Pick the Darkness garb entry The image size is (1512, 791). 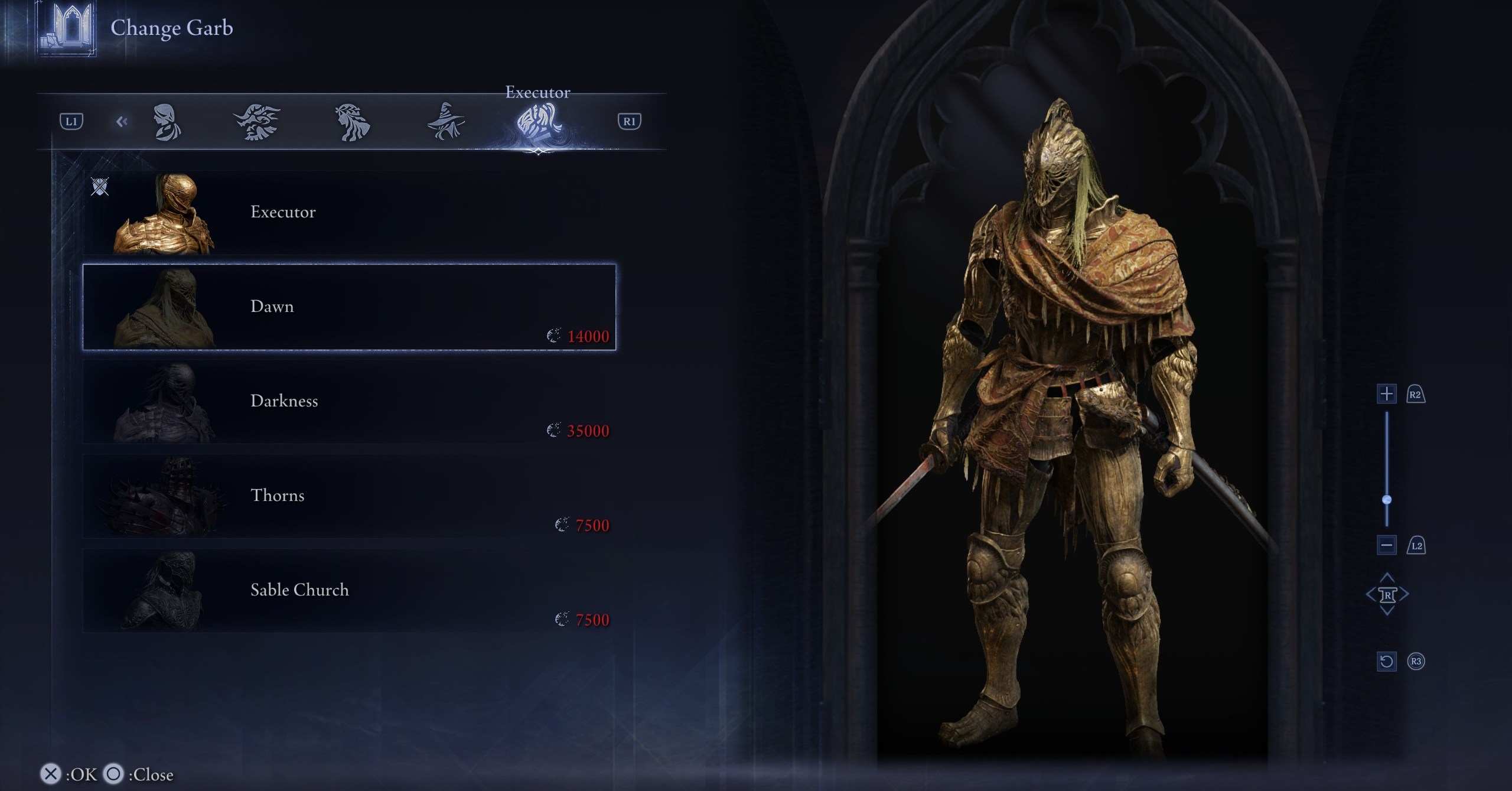tap(348, 402)
